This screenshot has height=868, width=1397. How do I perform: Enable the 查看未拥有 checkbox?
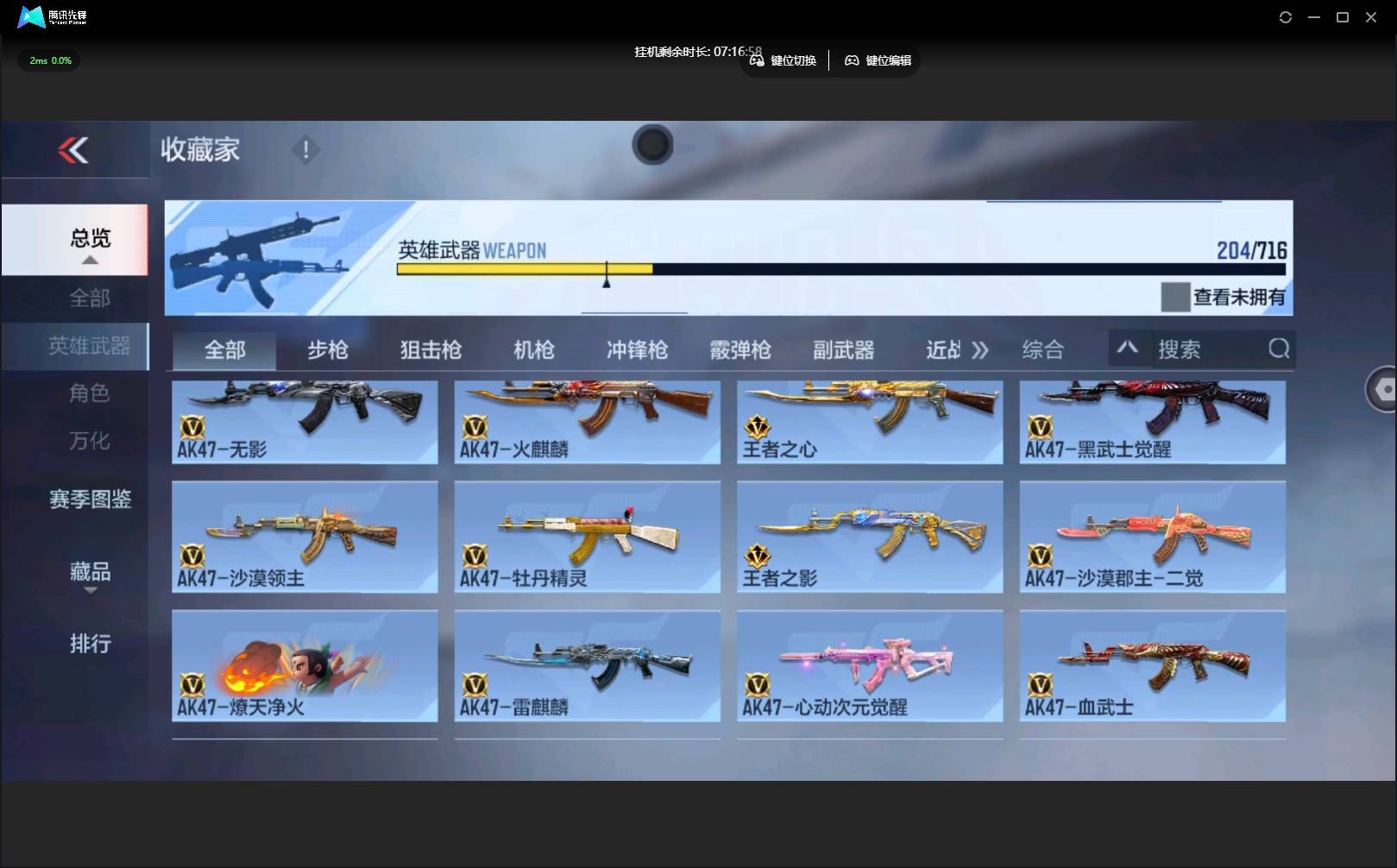point(1174,297)
